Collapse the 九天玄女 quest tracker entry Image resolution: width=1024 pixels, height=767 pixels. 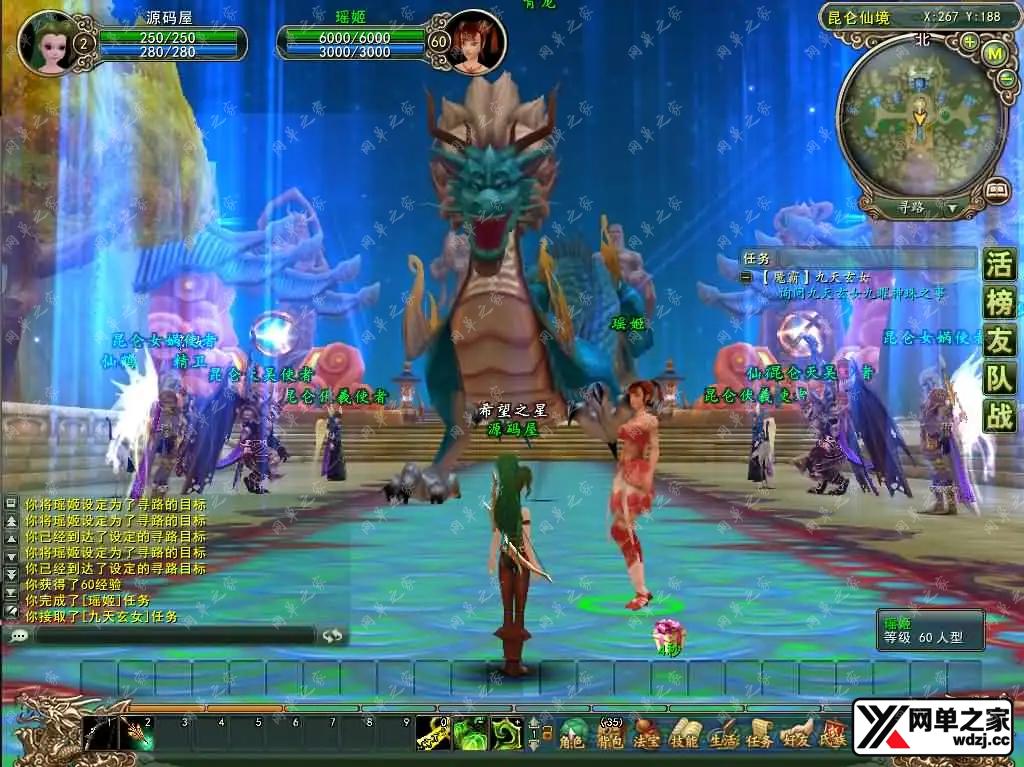click(746, 276)
